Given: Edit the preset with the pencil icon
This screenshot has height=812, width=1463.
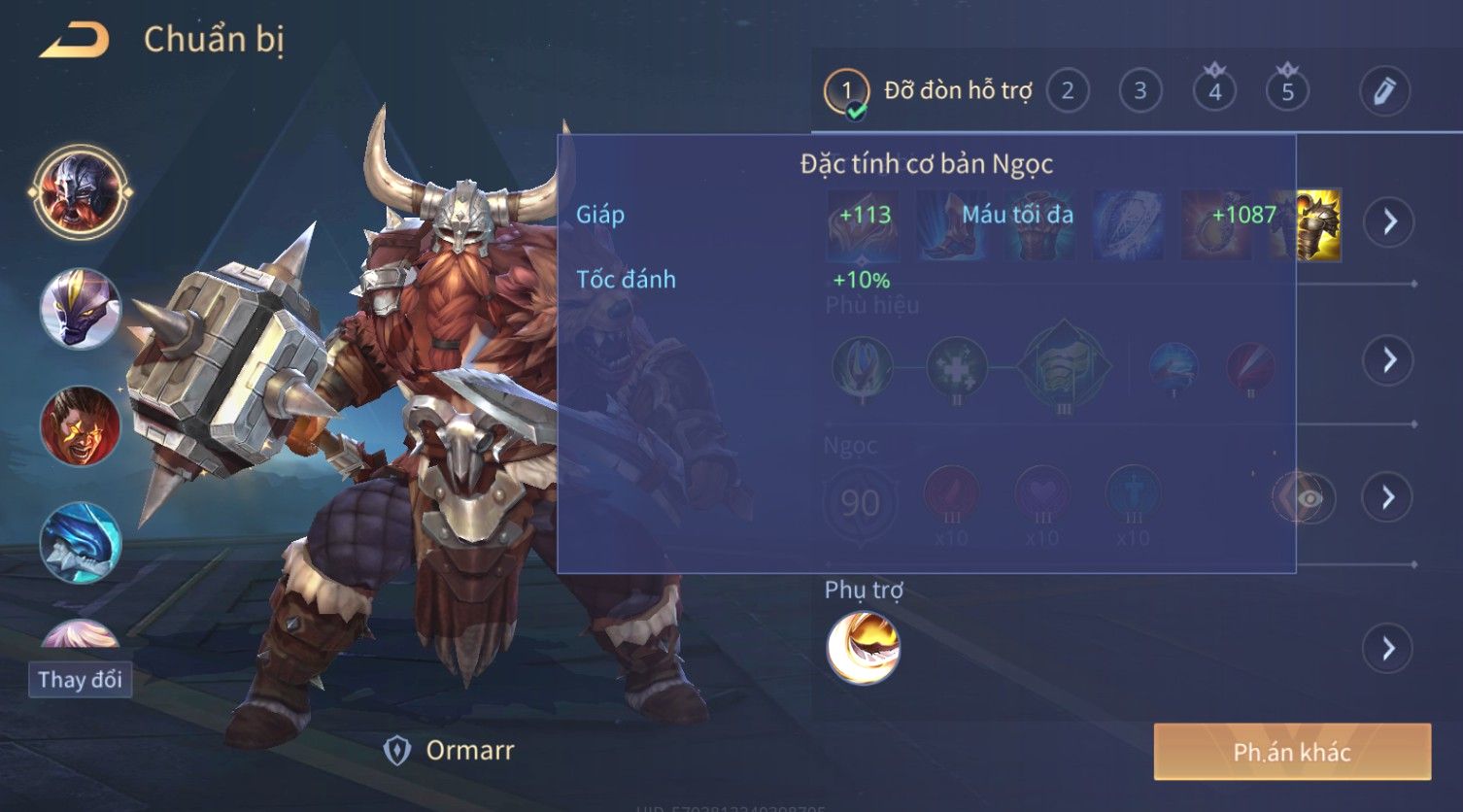Looking at the screenshot, I should click(1384, 91).
